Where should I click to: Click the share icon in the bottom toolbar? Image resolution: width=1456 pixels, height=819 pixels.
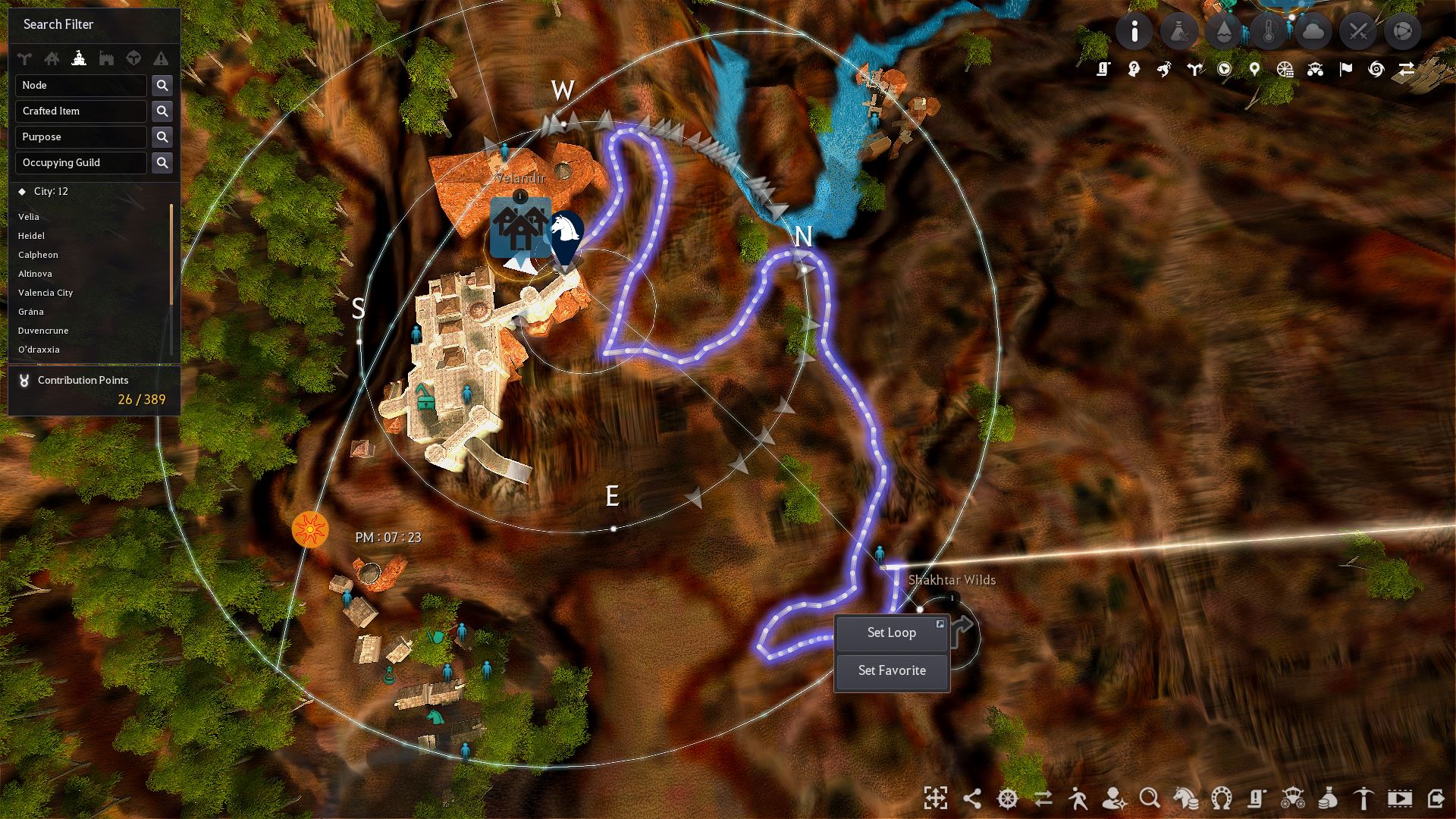(x=971, y=799)
